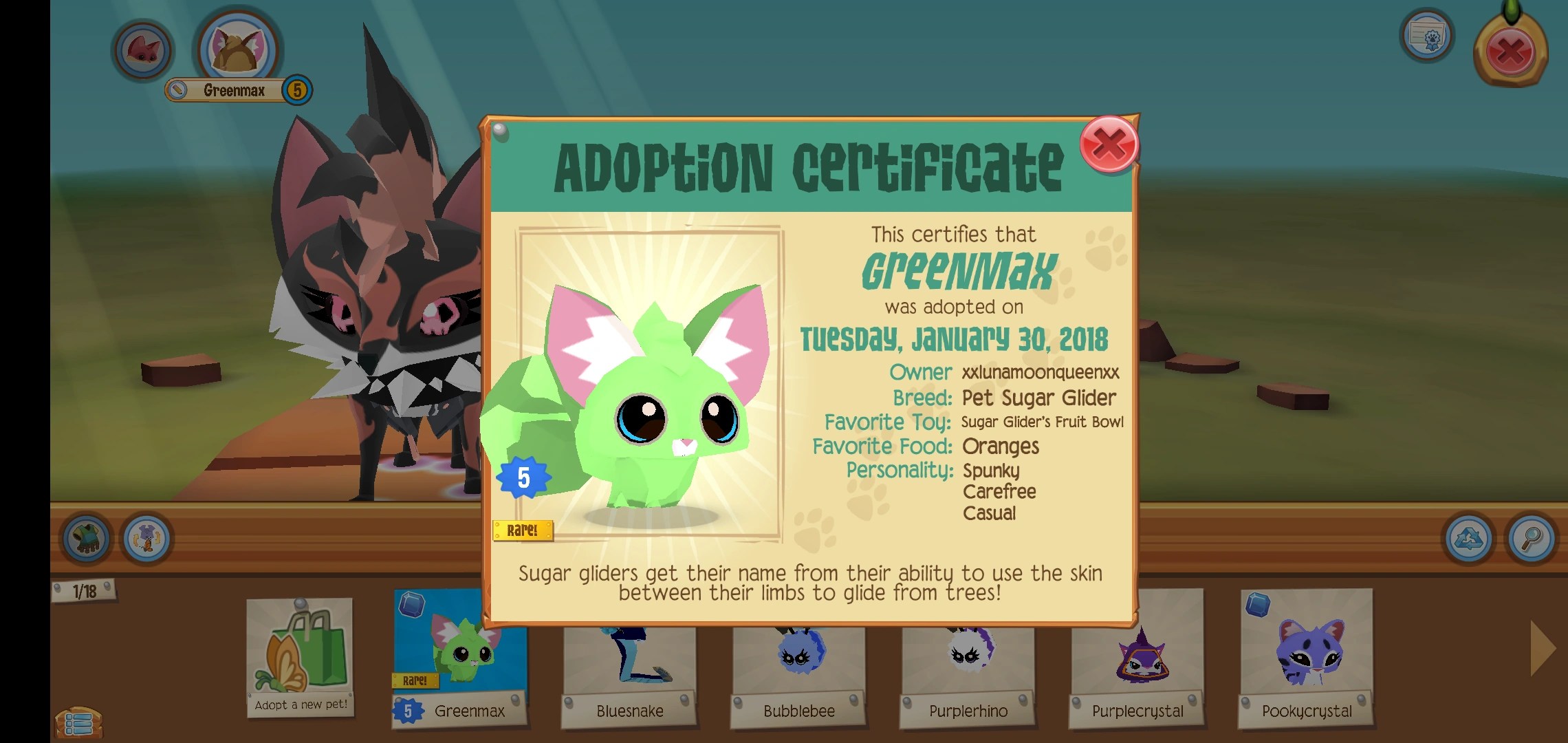The height and width of the screenshot is (743, 1568).
Task: Close the Adoption Certificate popup
Action: (x=1109, y=146)
